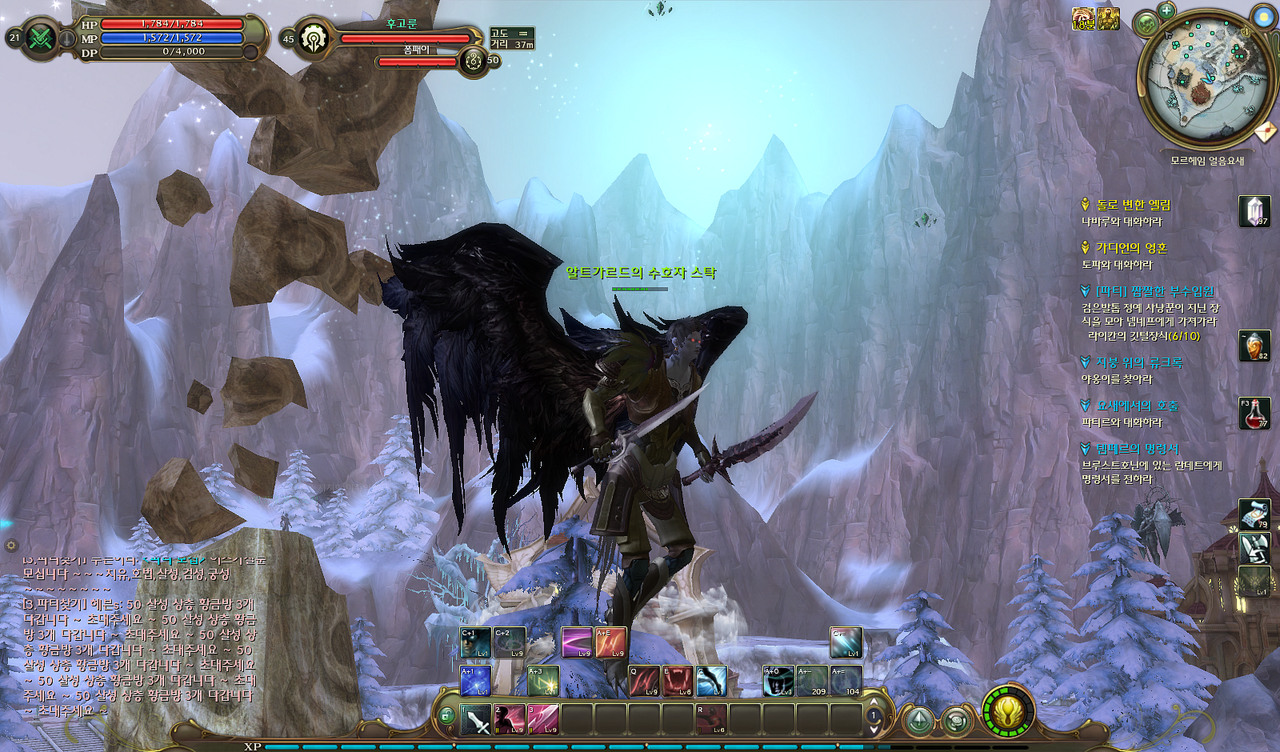Activate the white sword basic attack slot

476,719
